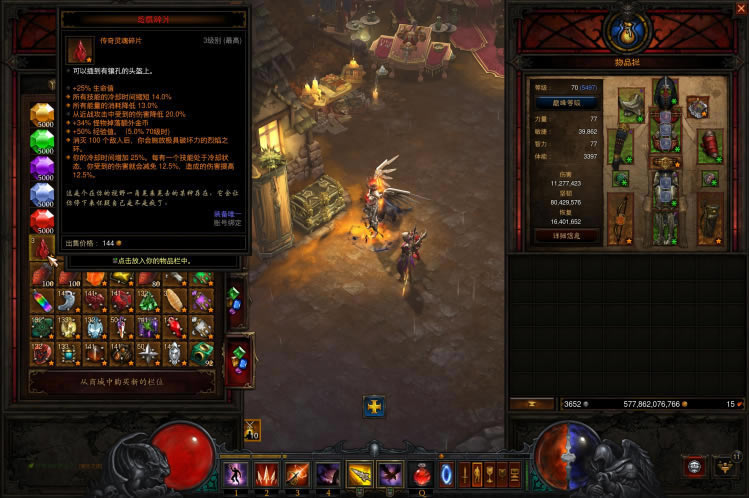Screen dimensions: 749x498
Task: Pick the legendary red soul shard
Action: point(42,248)
